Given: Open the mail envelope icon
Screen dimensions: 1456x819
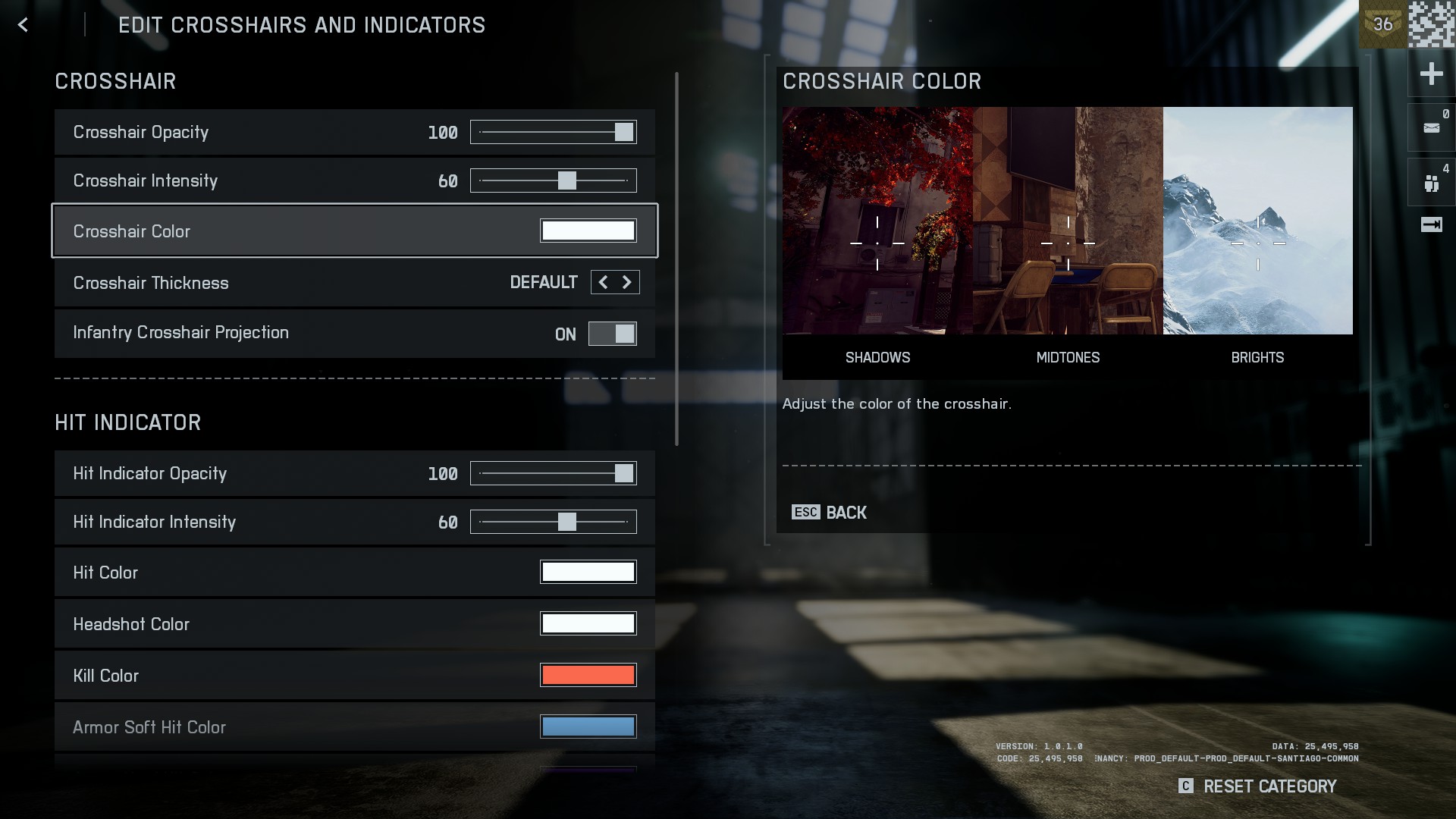Looking at the screenshot, I should pos(1431,127).
